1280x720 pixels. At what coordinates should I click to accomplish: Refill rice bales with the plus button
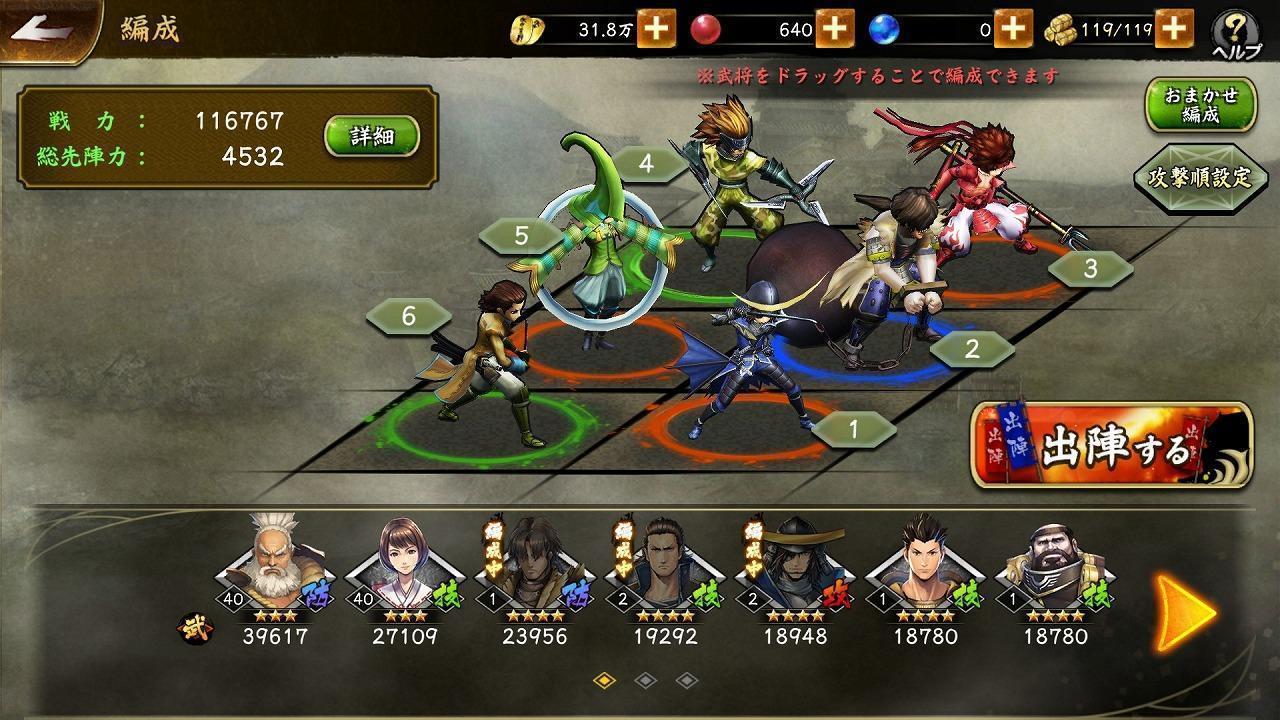(1175, 29)
